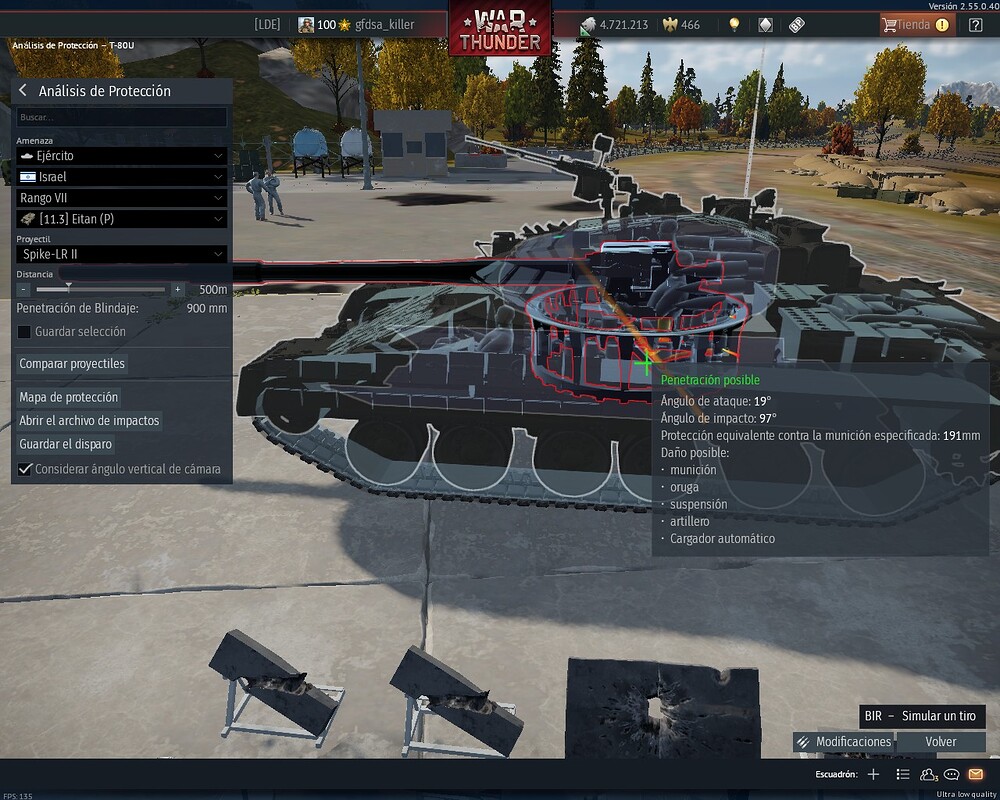This screenshot has width=1000, height=800.
Task: Open the question mark help button
Action: [976, 25]
